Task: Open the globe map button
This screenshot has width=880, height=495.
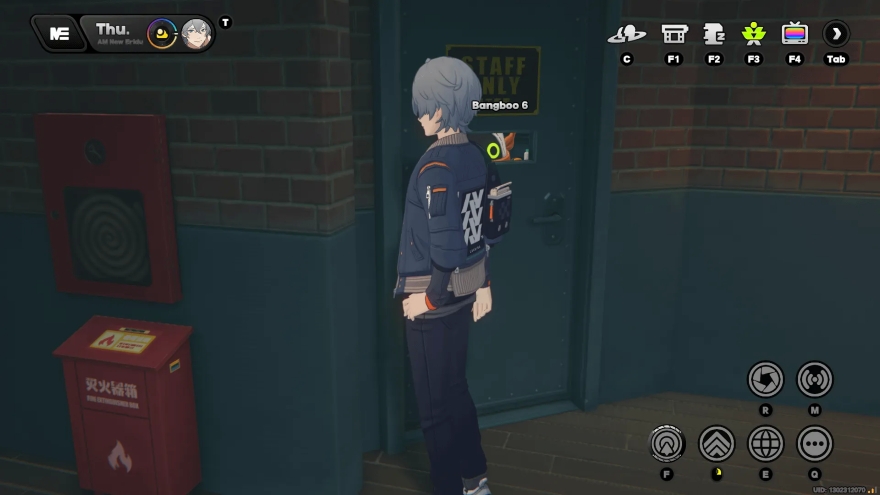Action: point(766,443)
